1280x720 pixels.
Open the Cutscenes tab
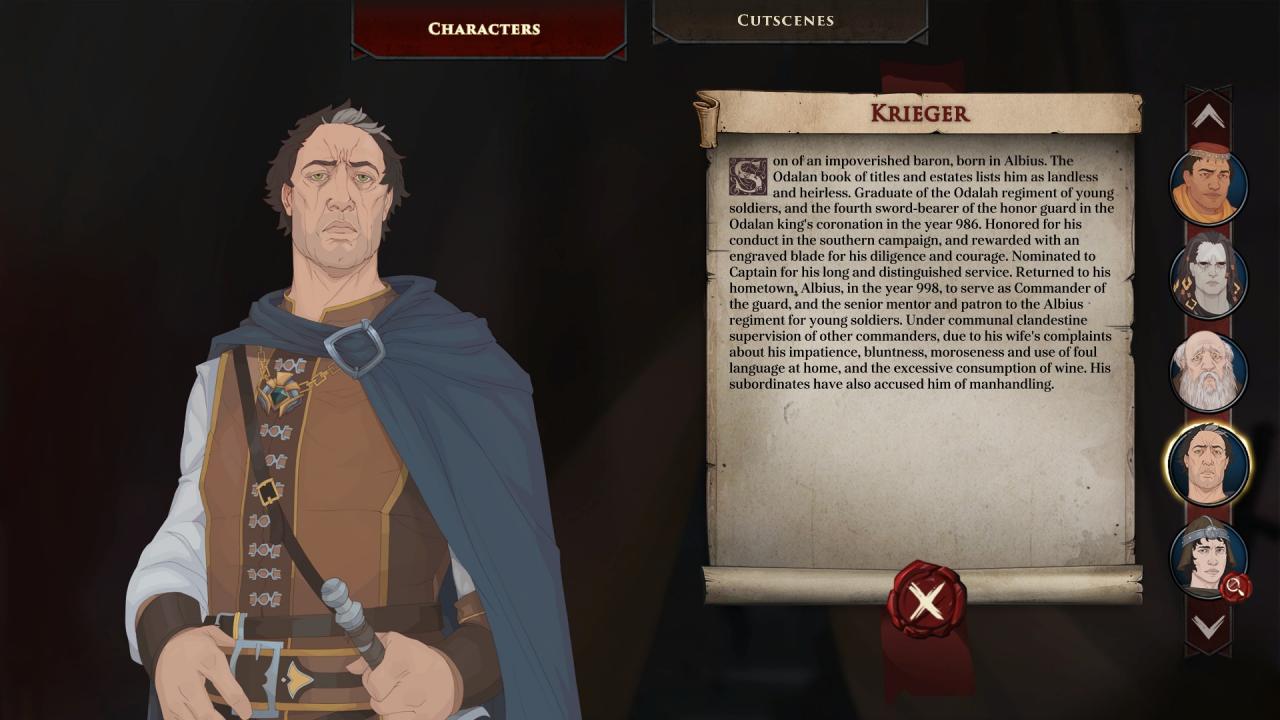785,20
